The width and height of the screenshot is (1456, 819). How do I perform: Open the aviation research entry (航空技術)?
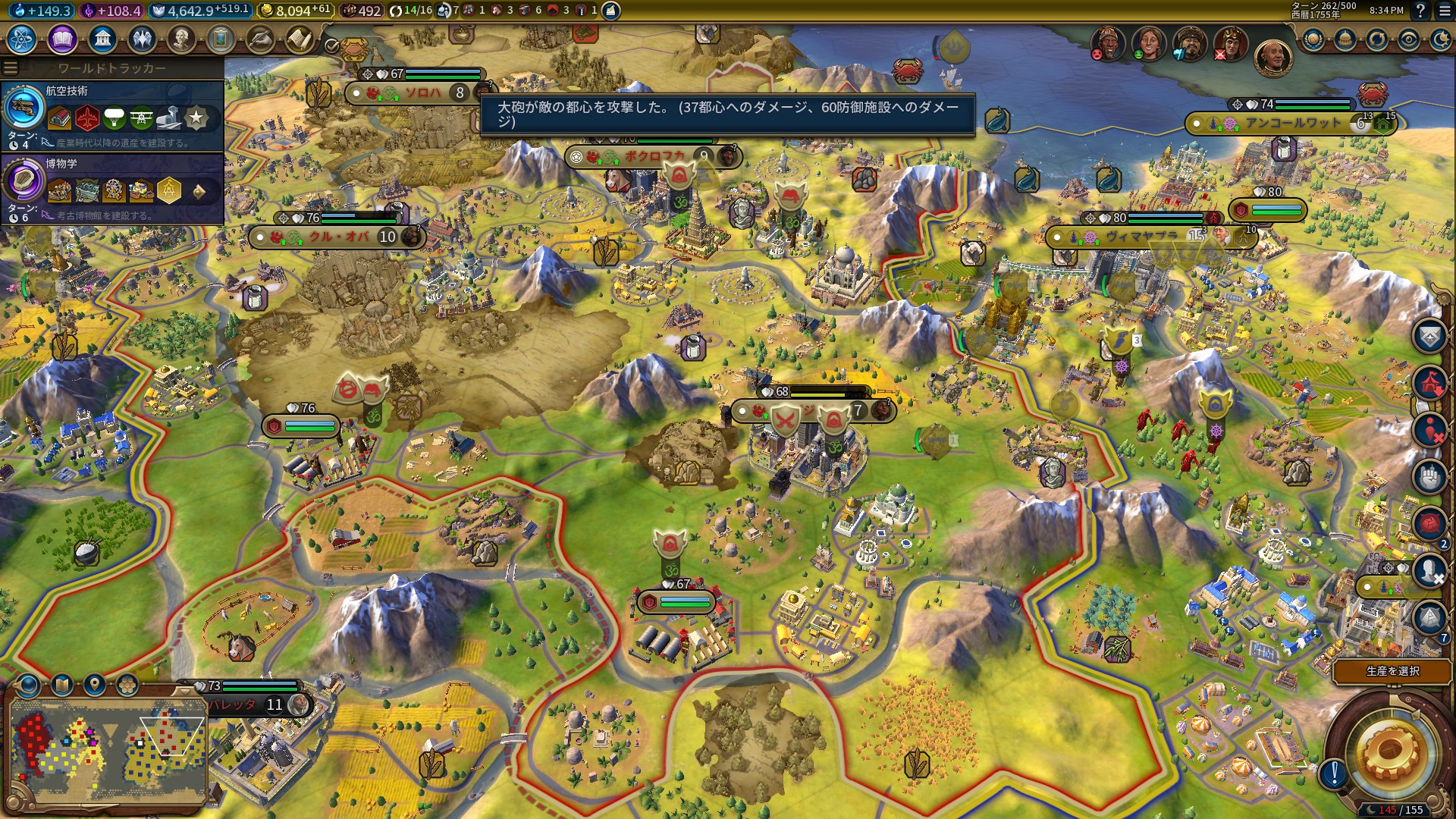[112, 115]
